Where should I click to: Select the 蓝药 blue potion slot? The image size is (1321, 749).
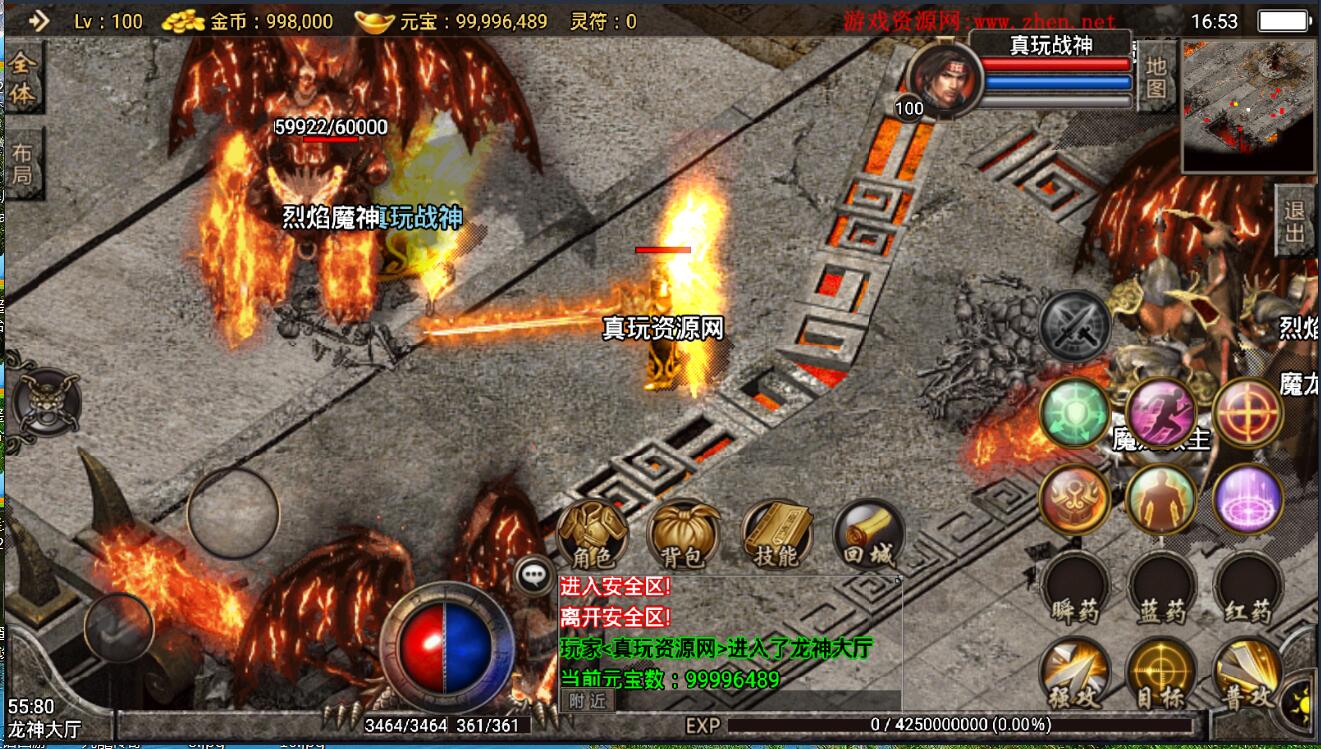1161,588
